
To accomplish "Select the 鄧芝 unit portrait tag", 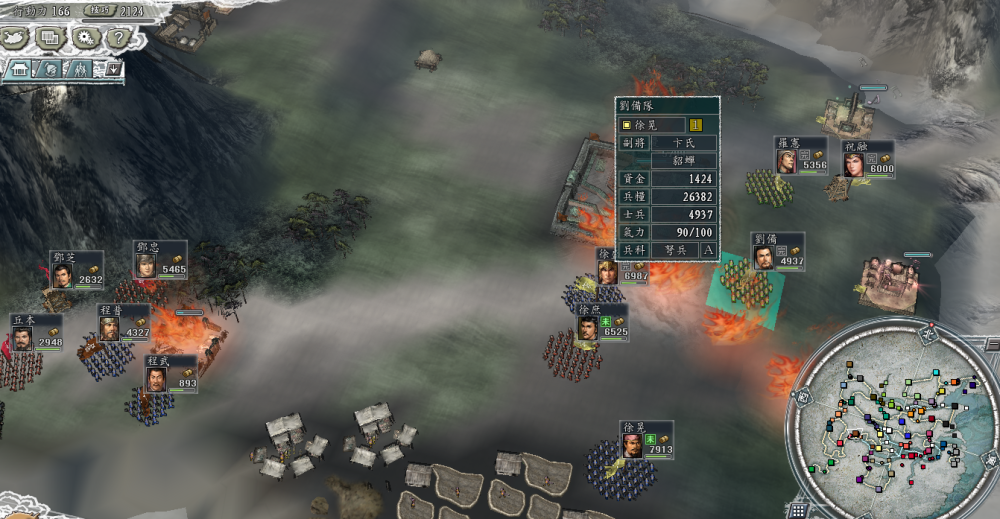I will tap(77, 270).
